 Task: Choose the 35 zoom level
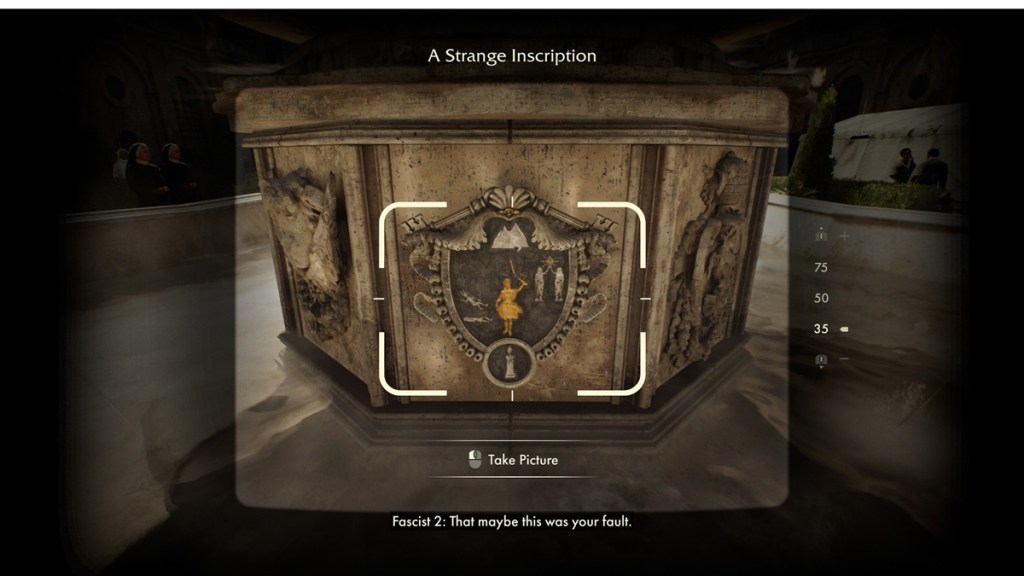821,329
